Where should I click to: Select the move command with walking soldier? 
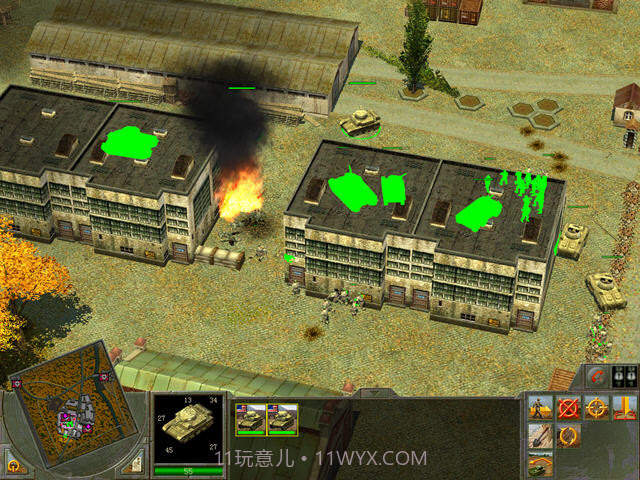541,408
